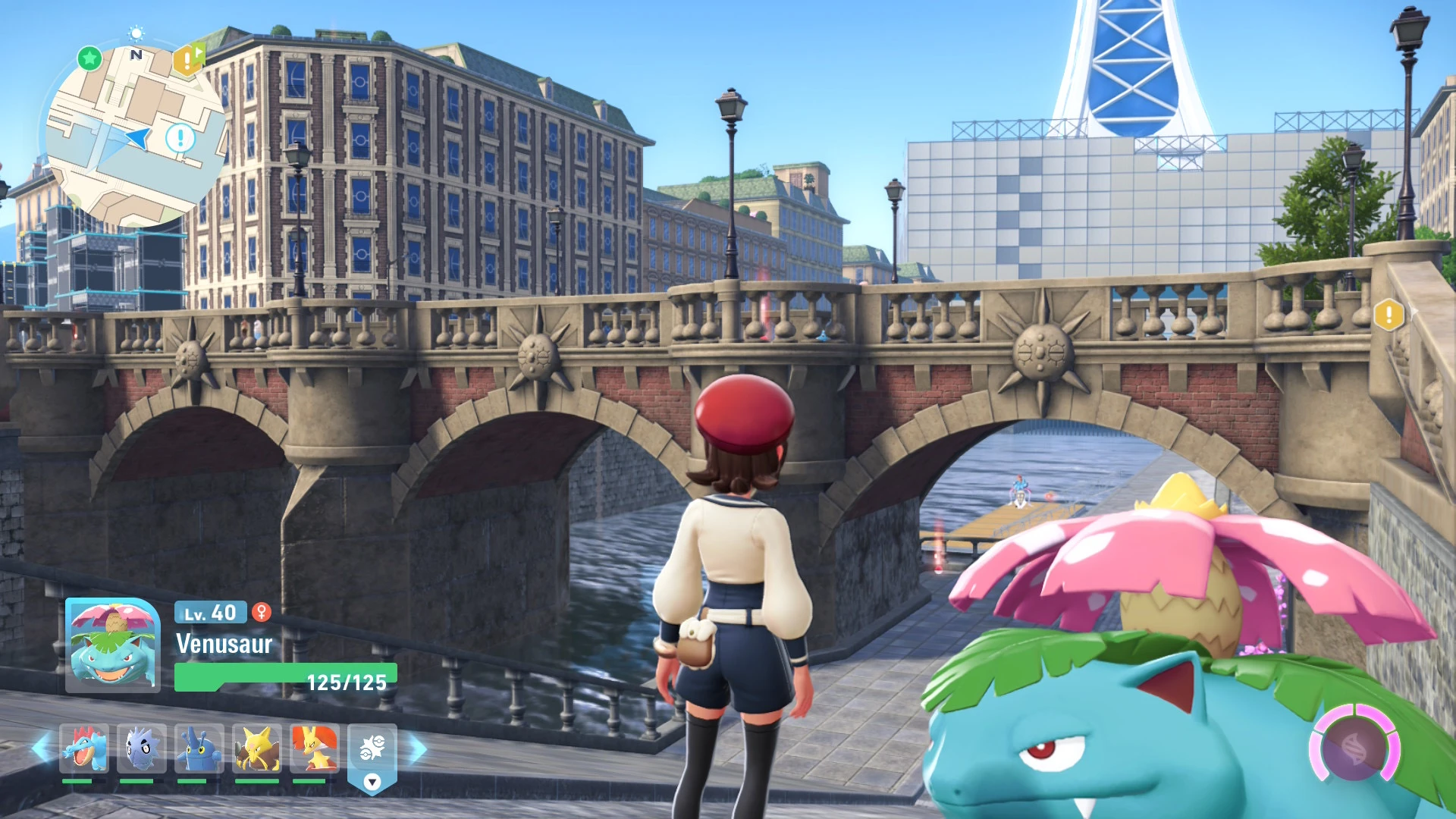Select the green star marker on minimap
The width and height of the screenshot is (1456, 819).
[x=89, y=58]
